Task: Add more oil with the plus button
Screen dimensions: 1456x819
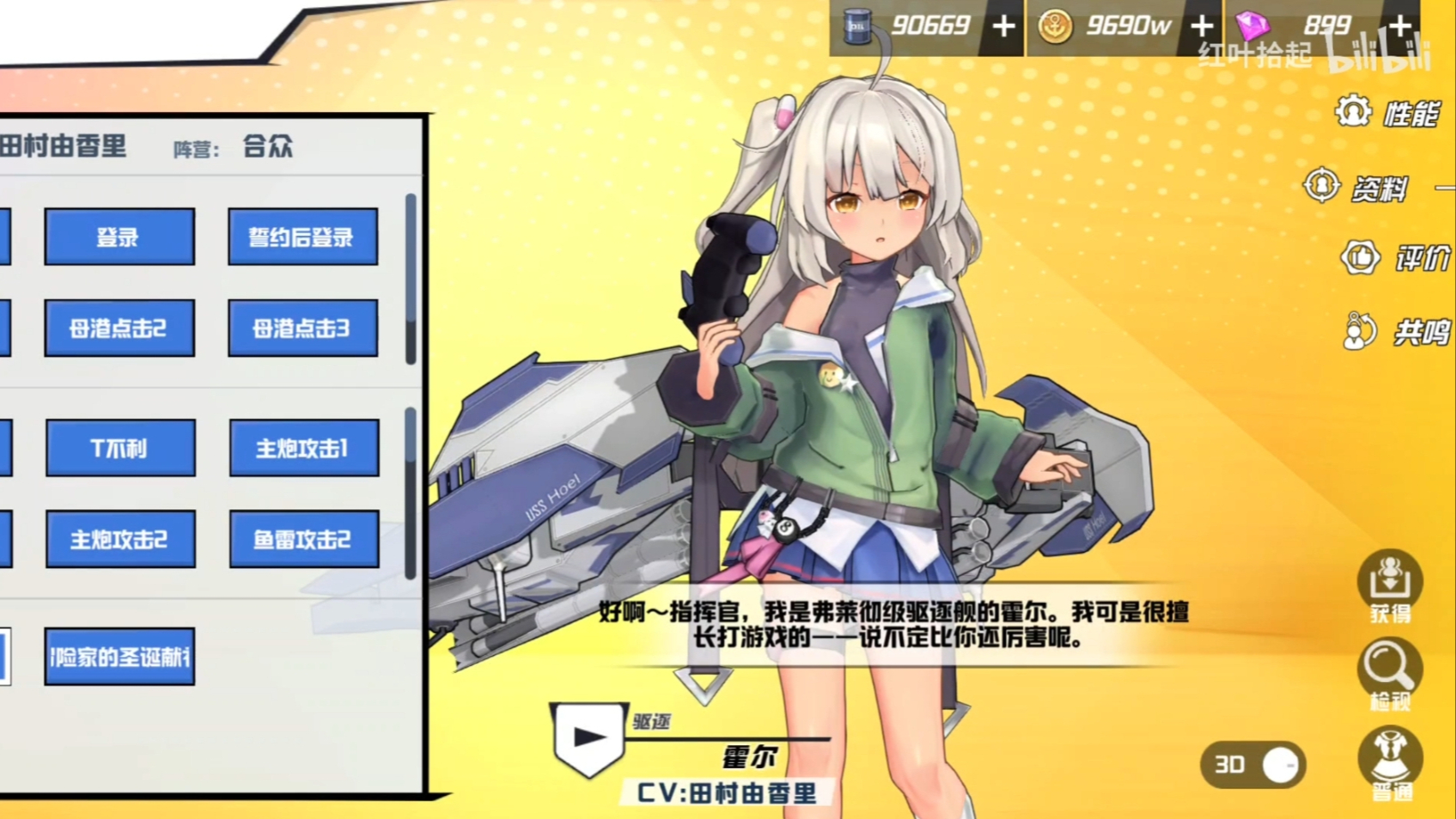Action: click(1004, 27)
